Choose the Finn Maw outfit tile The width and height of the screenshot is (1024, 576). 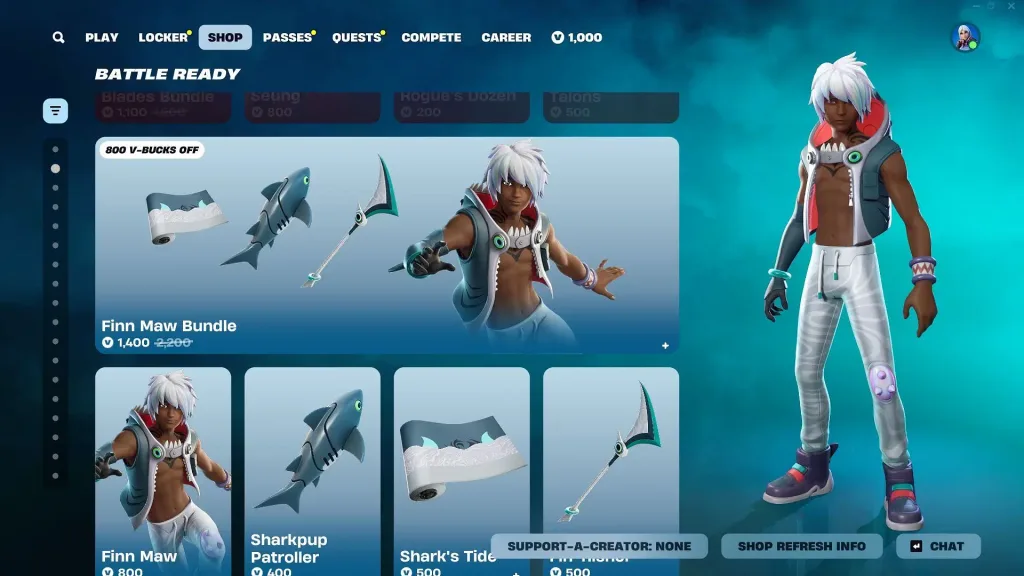tap(163, 460)
